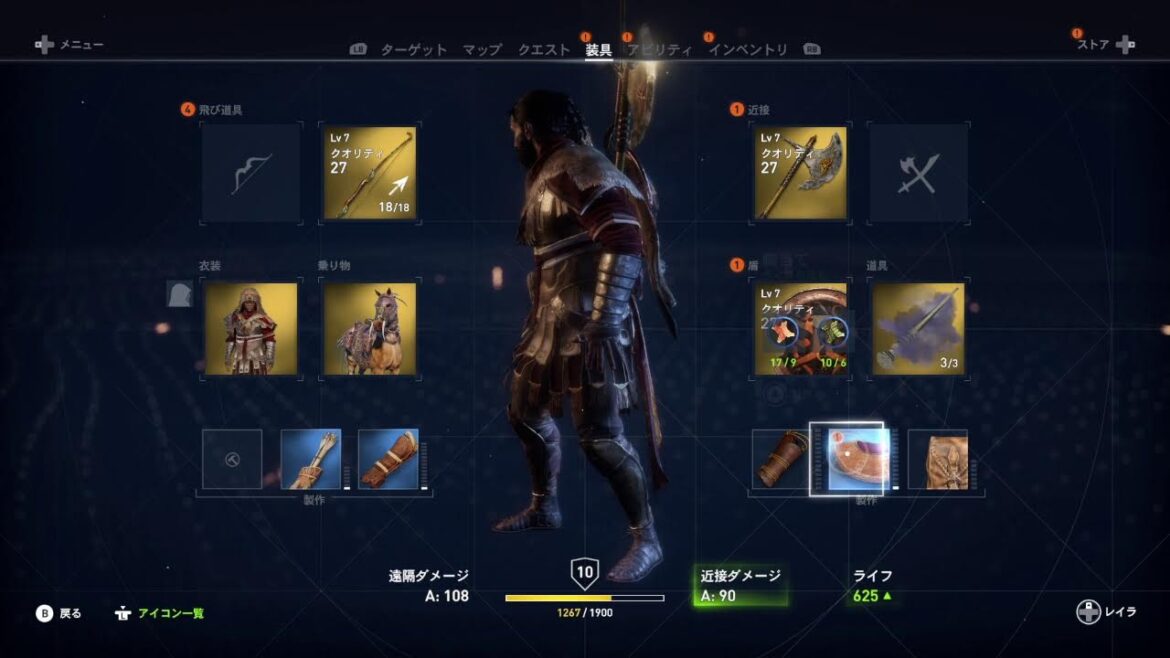Select the quiver crafting item
The height and width of the screenshot is (658, 1170).
[311, 459]
